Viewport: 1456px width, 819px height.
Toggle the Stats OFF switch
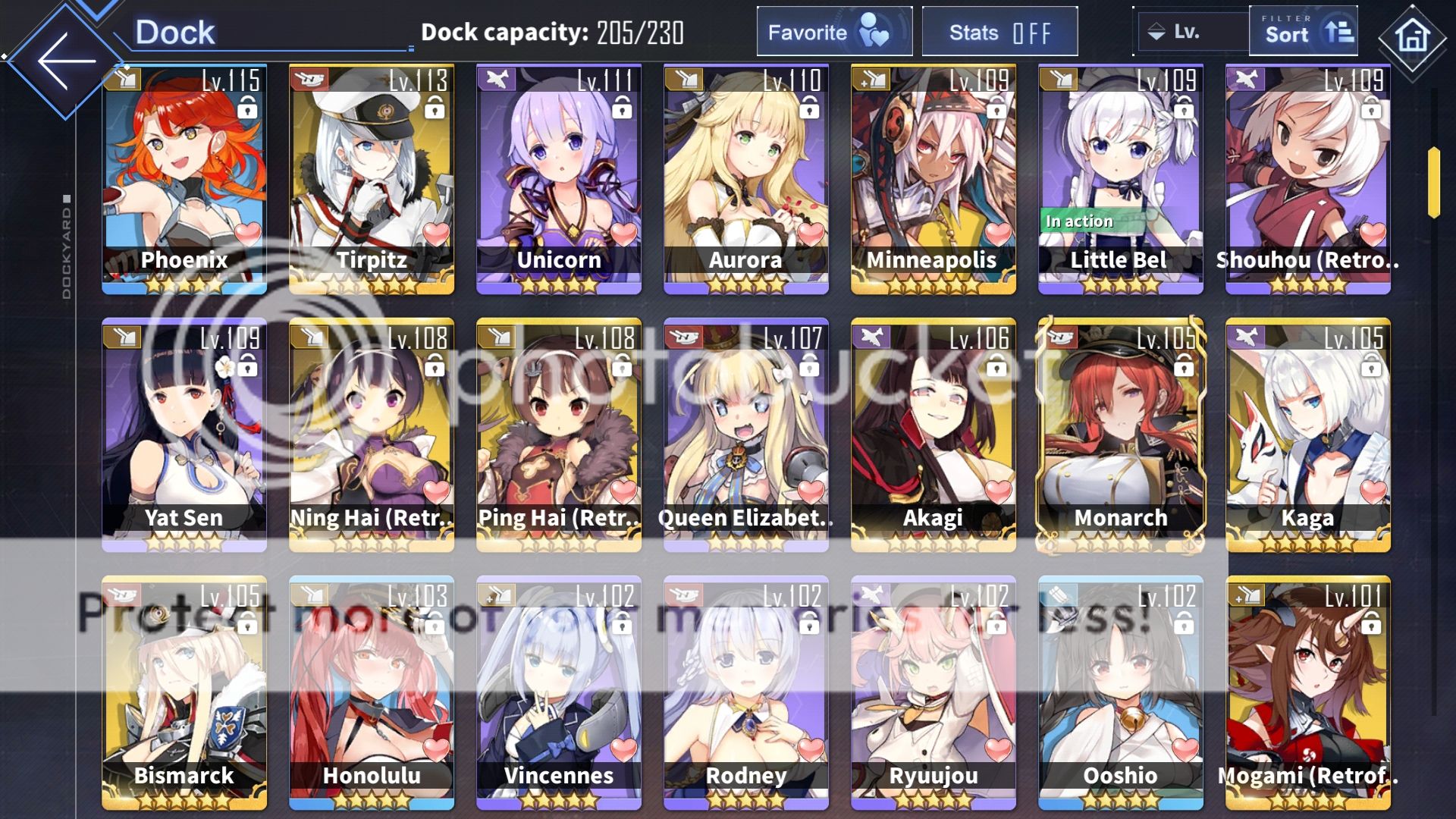[x=999, y=32]
